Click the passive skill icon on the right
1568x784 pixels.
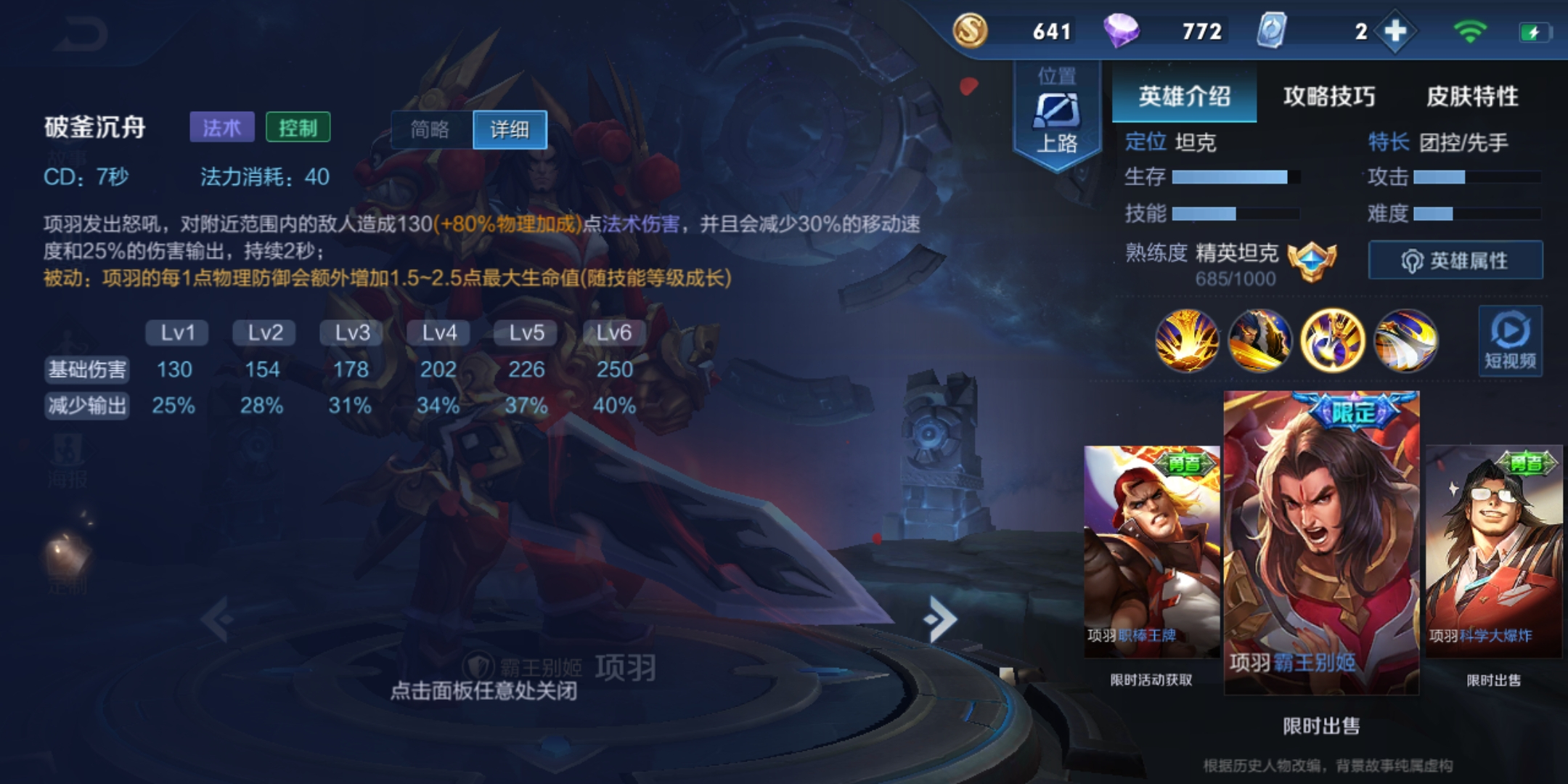[1405, 341]
